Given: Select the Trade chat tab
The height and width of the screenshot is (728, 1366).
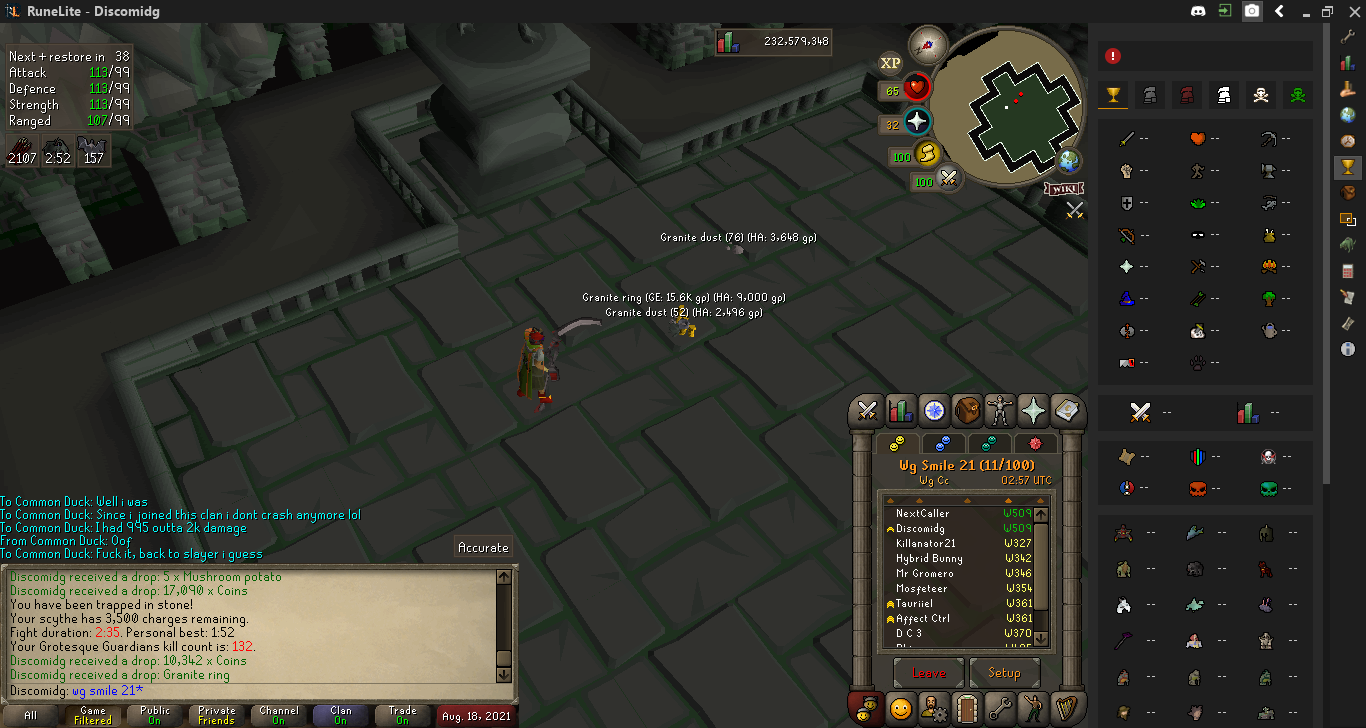Looking at the screenshot, I should pos(402,716).
